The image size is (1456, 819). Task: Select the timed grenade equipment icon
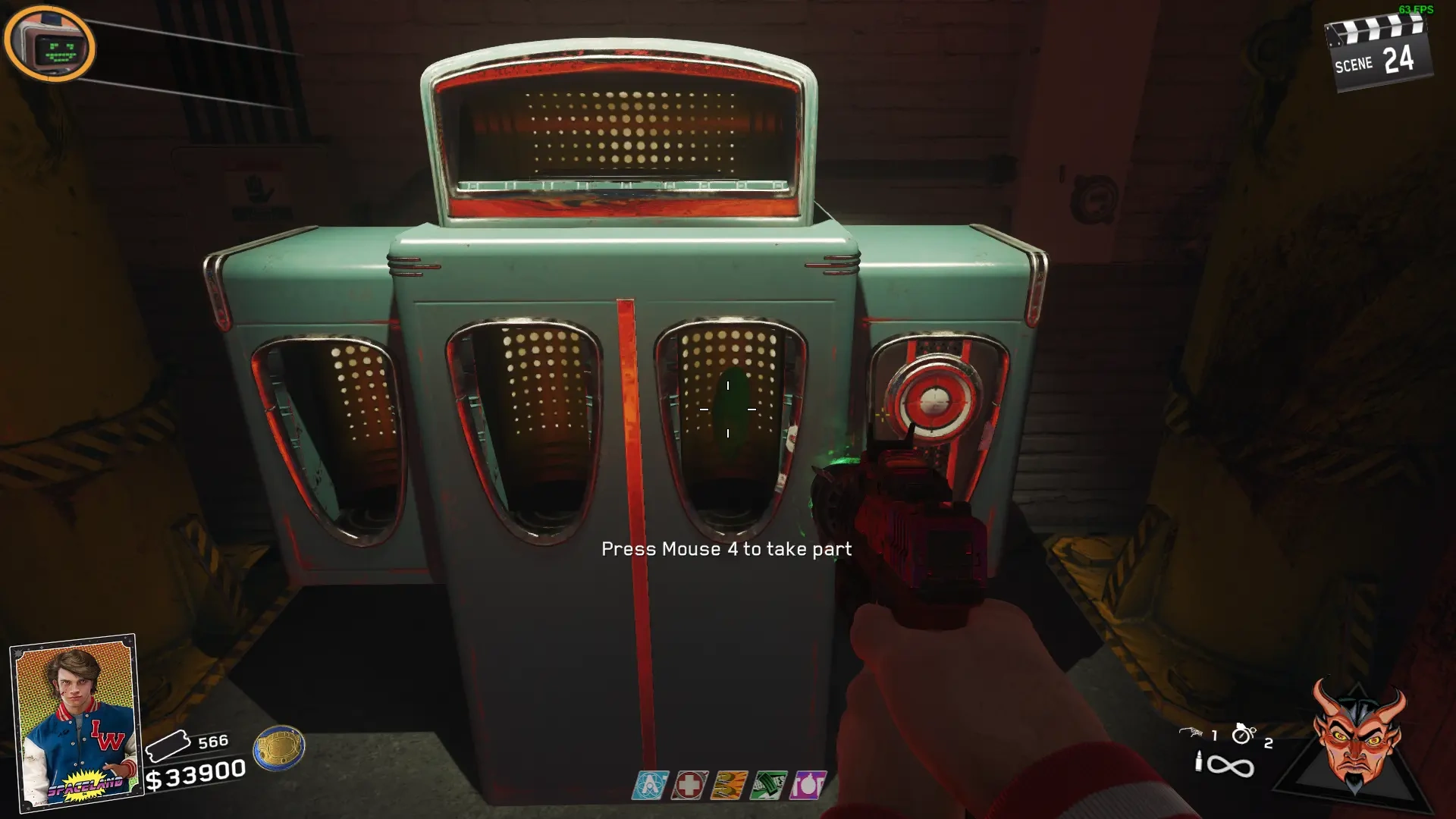[1243, 733]
